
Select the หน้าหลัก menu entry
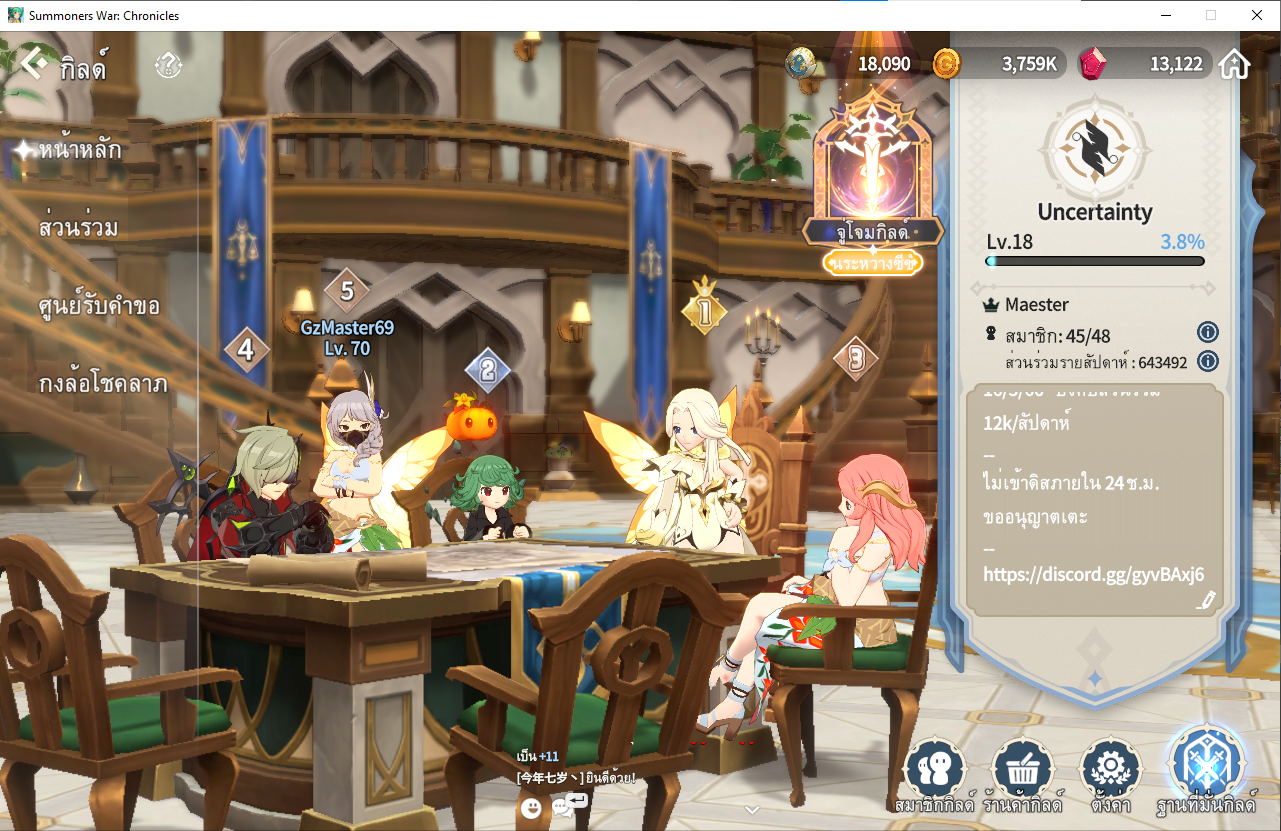80,151
